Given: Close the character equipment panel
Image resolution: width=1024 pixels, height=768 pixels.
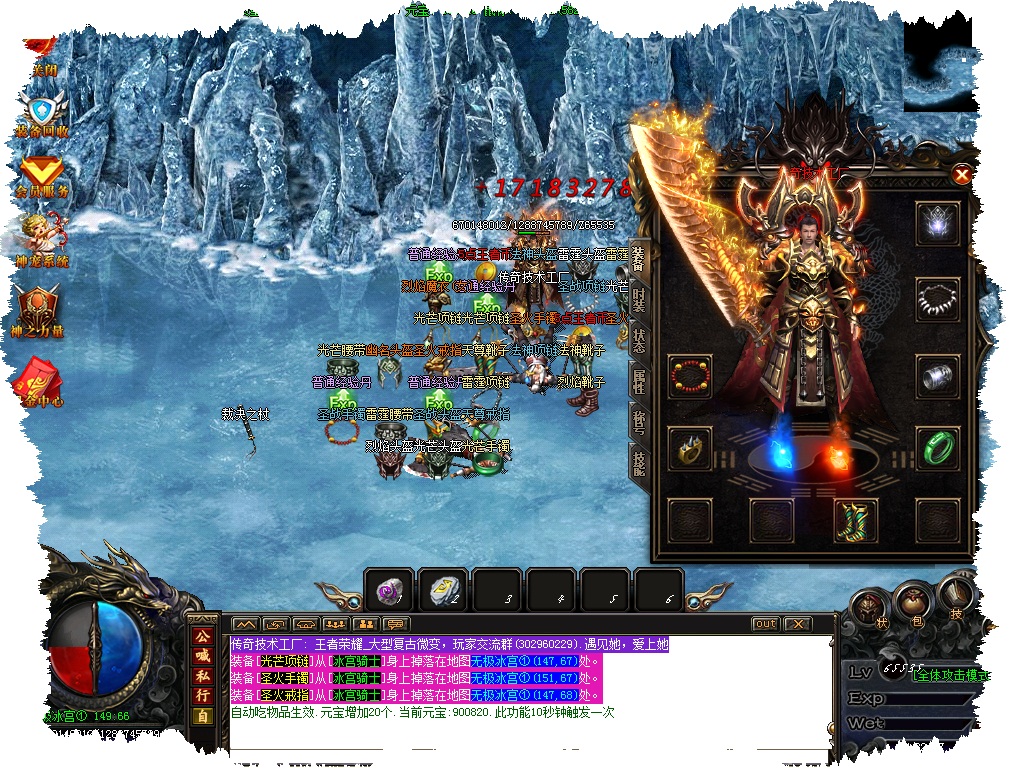Looking at the screenshot, I should point(962,175).
